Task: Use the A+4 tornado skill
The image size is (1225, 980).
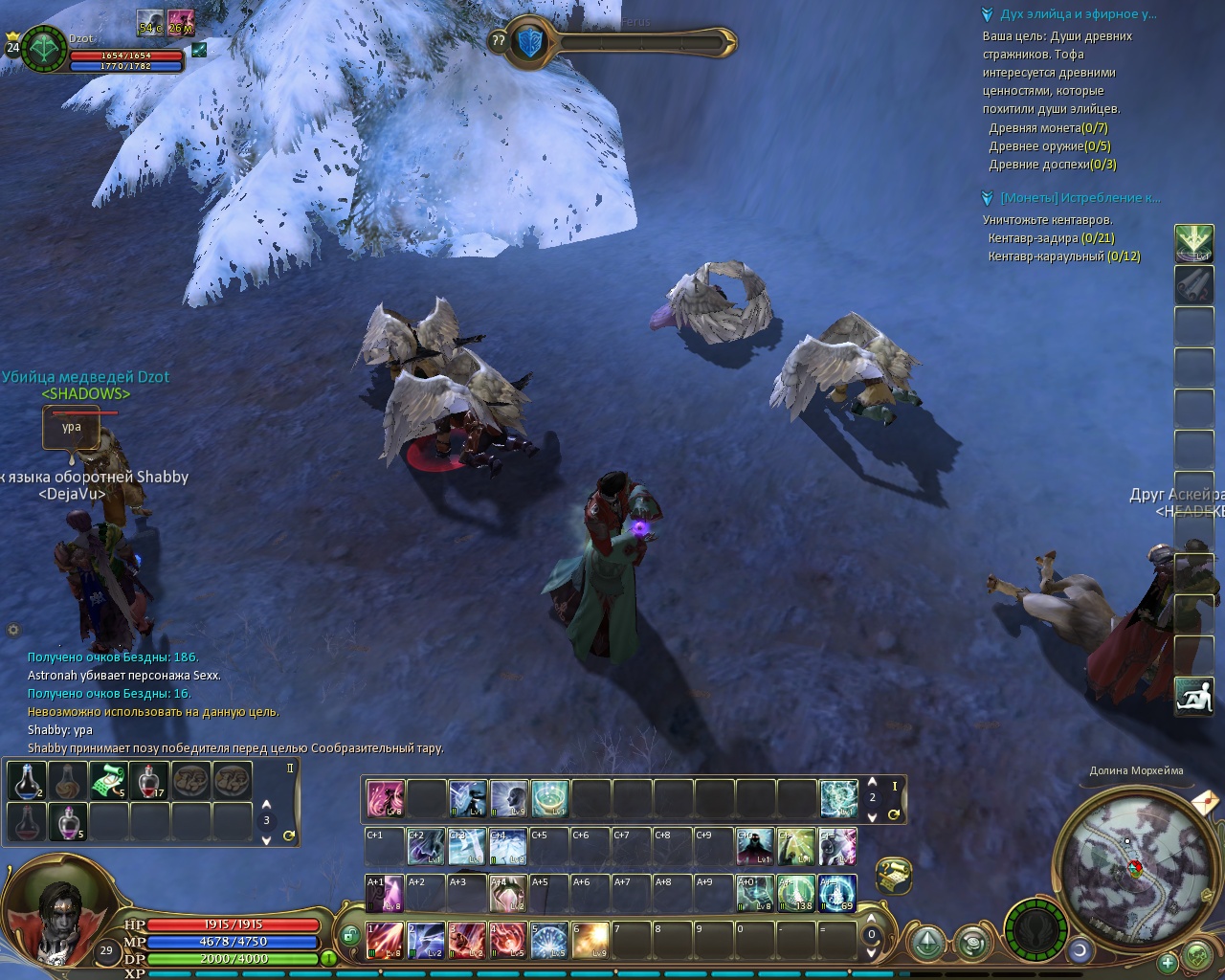Action: coord(508,894)
